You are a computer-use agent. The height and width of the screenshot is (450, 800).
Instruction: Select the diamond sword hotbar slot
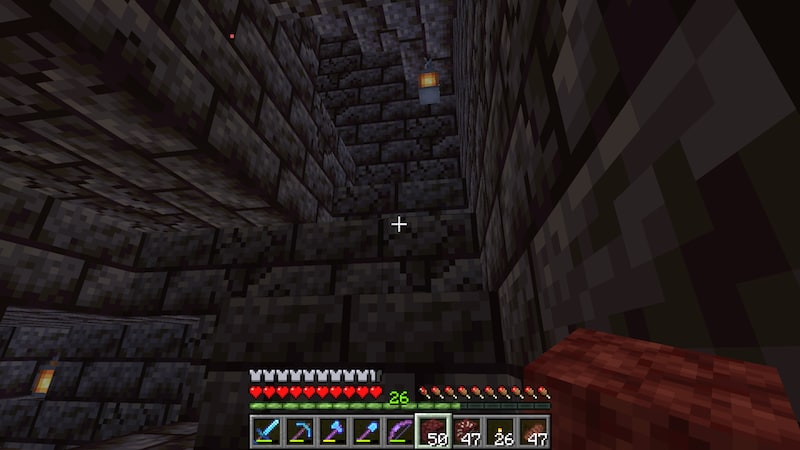coord(265,432)
